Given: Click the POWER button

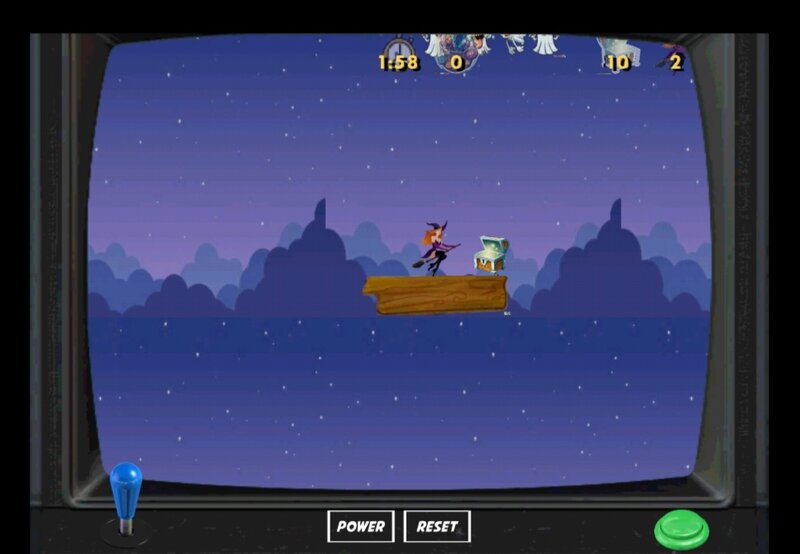Looking at the screenshot, I should [x=360, y=526].
